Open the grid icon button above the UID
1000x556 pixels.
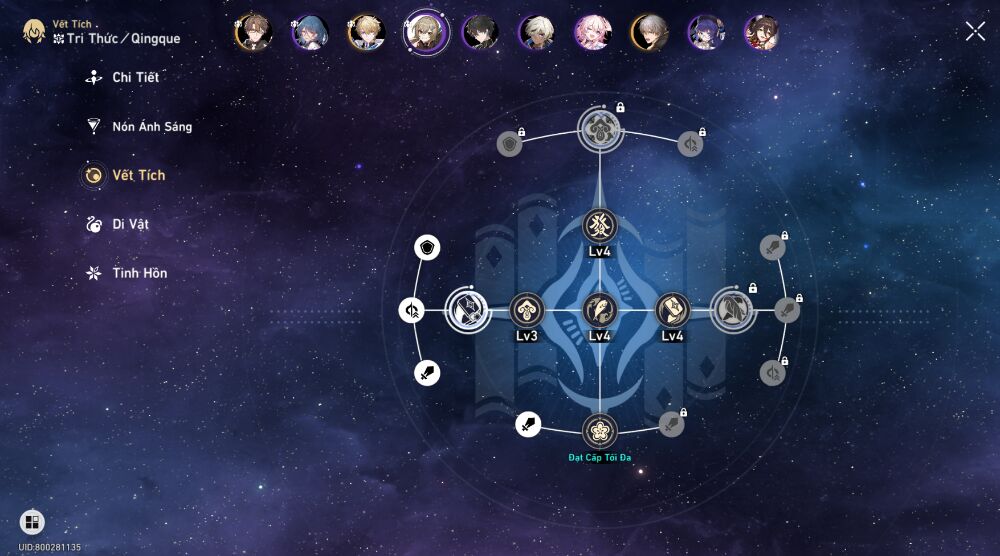(32, 522)
